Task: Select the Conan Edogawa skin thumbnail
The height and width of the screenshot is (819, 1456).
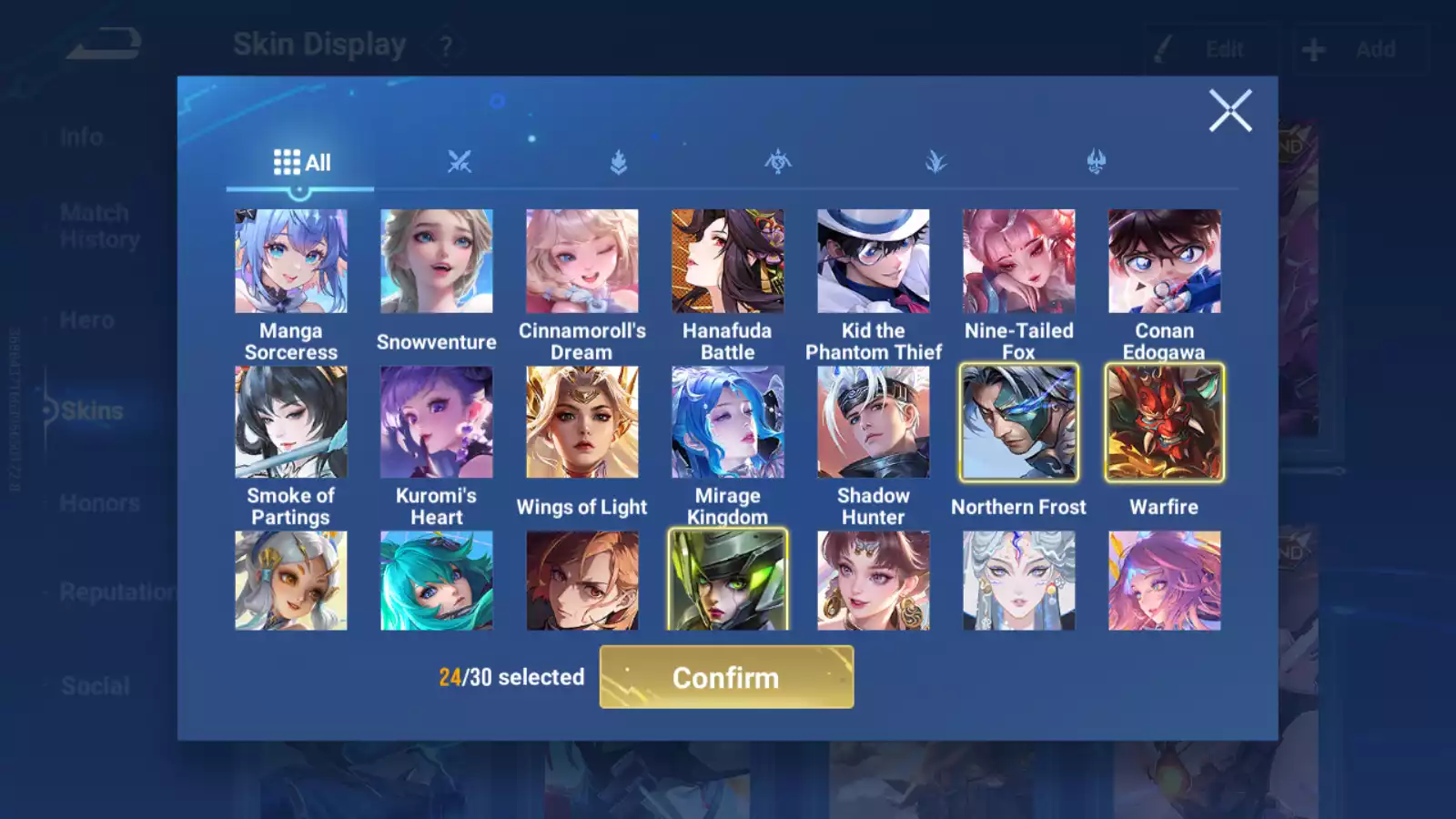Action: [1165, 261]
